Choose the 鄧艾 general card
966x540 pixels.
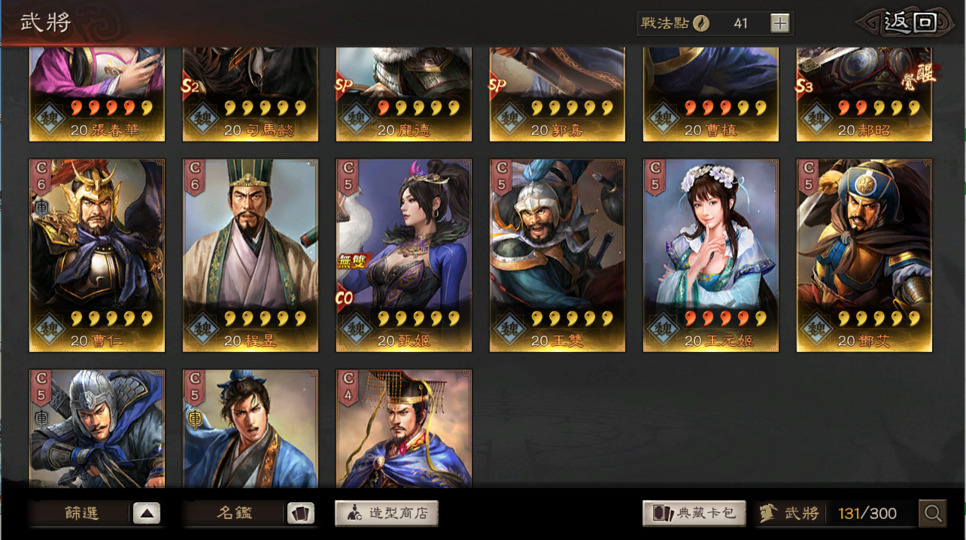pyautogui.click(x=864, y=255)
